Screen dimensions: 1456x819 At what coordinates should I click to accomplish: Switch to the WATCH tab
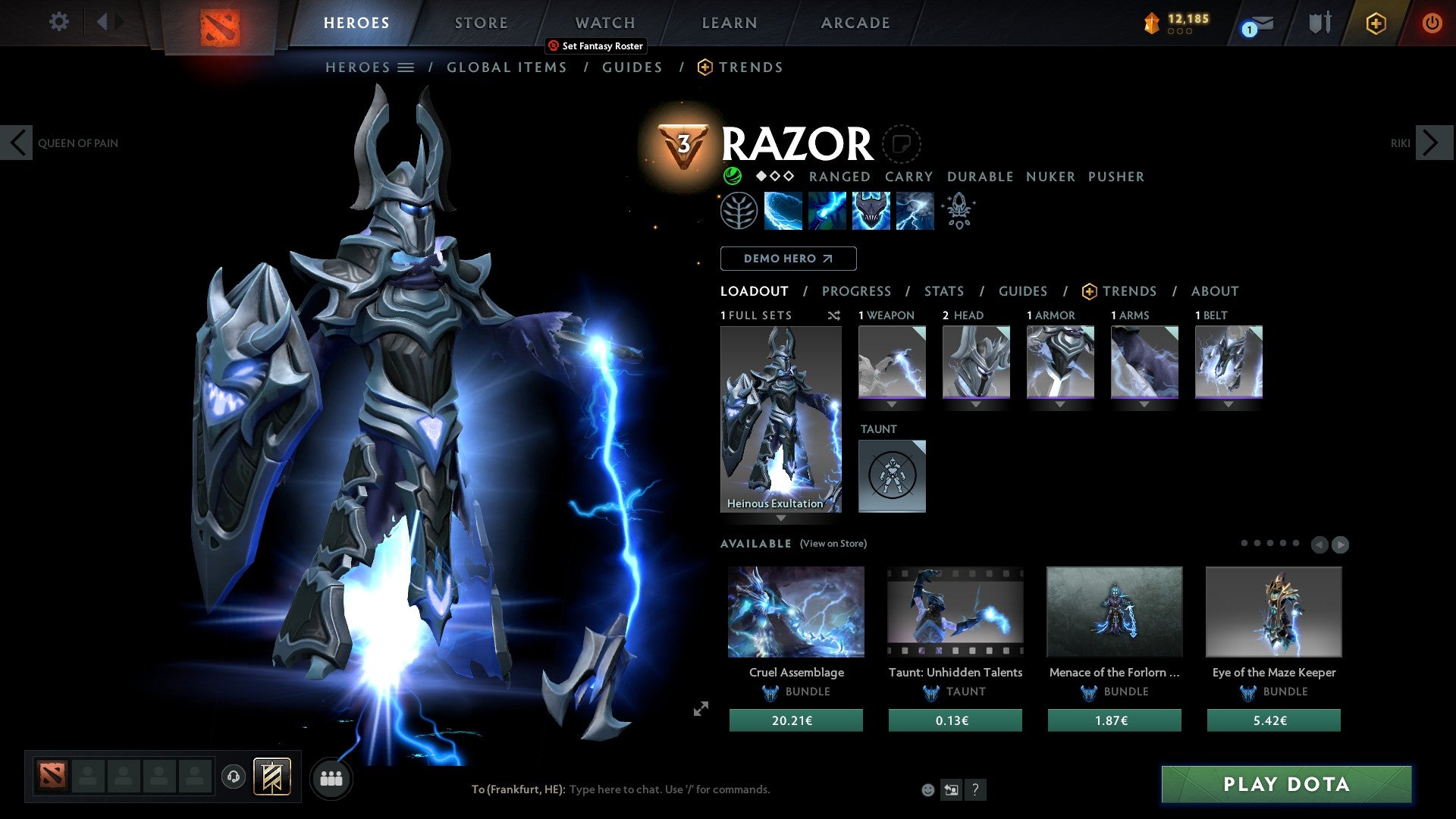point(604,22)
